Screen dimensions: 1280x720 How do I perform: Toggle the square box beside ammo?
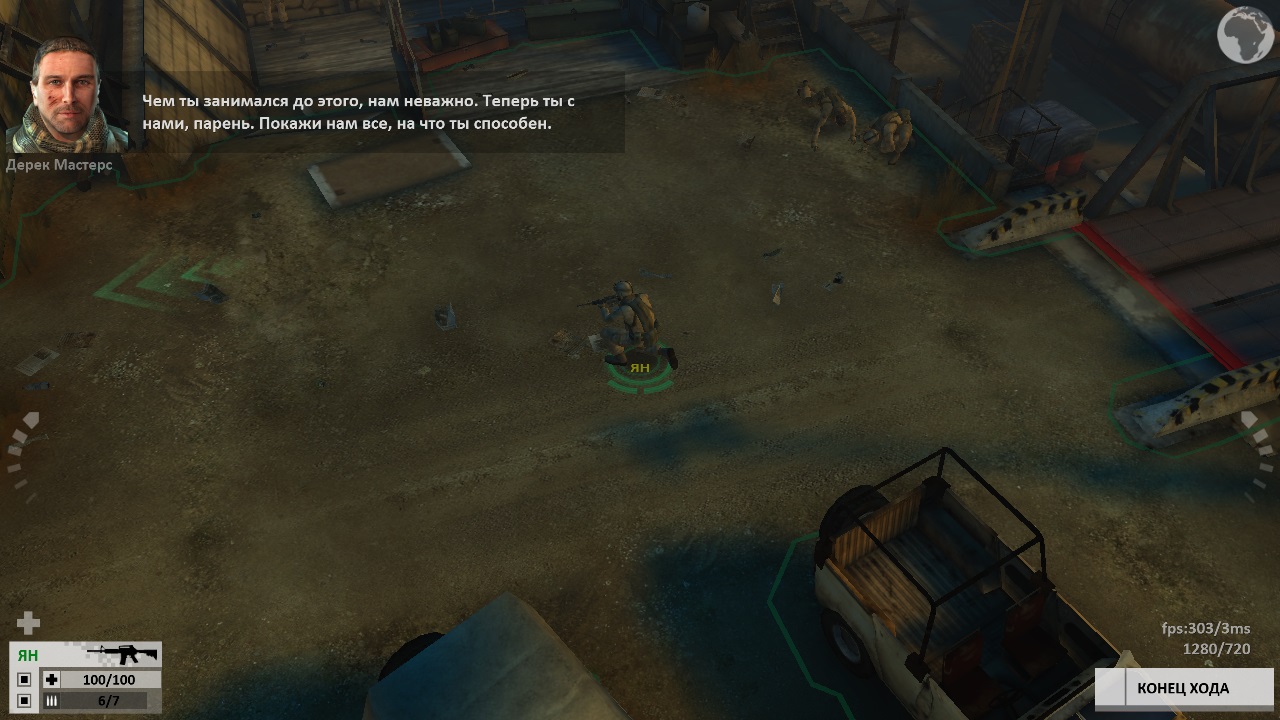coord(24,701)
